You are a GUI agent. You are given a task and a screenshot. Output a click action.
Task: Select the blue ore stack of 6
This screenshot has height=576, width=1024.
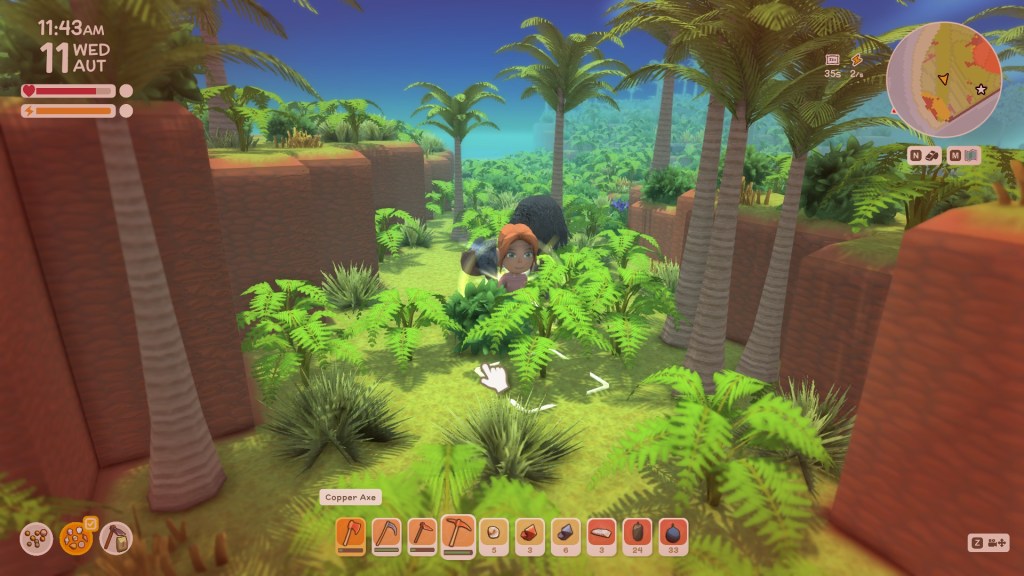point(566,534)
